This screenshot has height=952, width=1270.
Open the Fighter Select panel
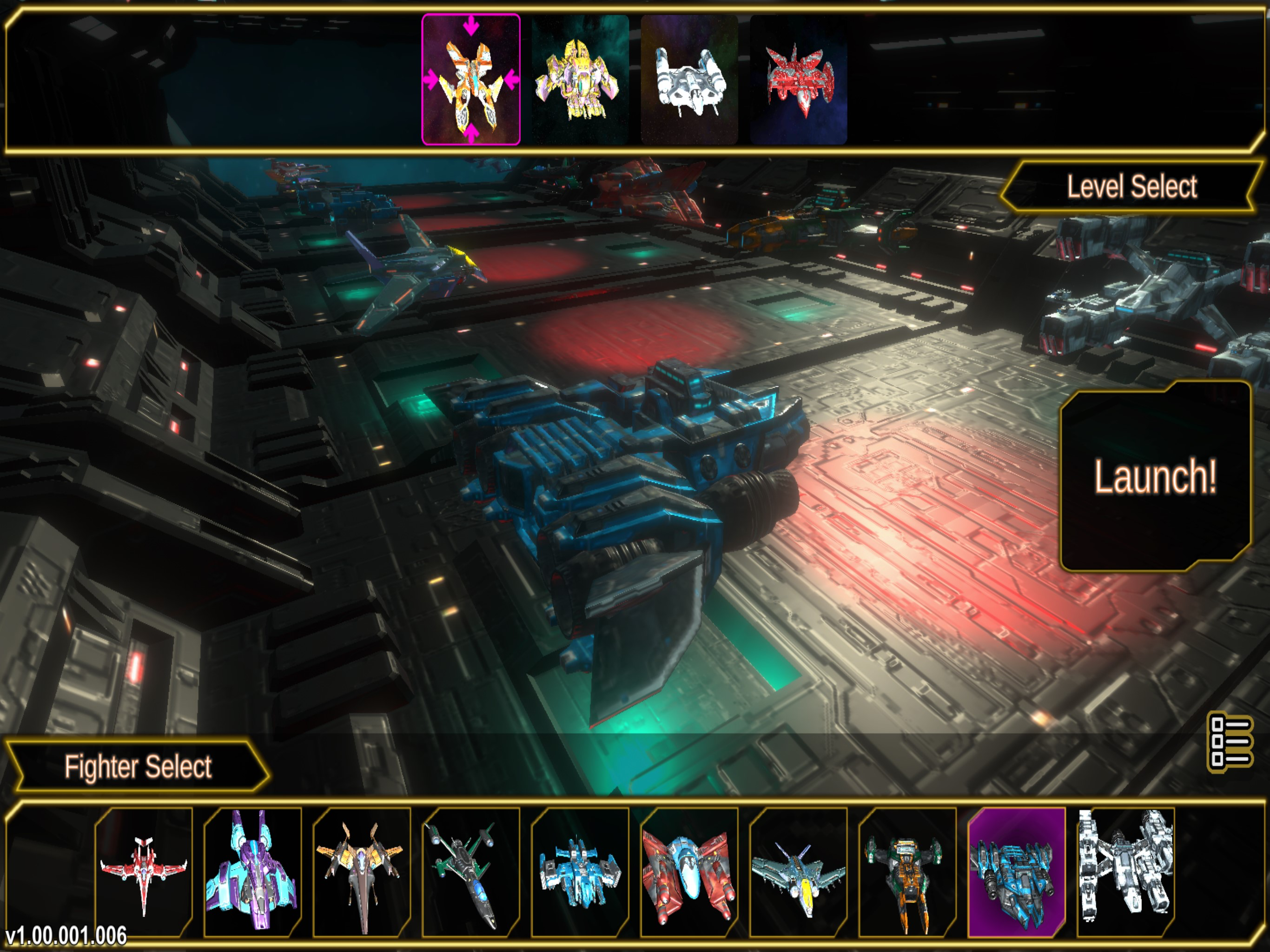138,767
